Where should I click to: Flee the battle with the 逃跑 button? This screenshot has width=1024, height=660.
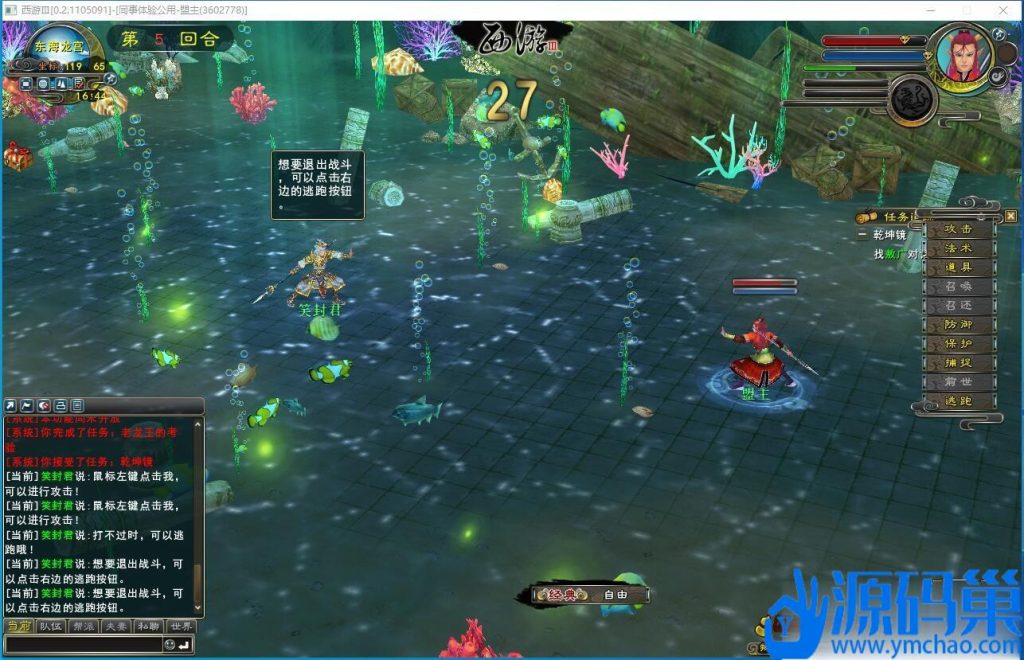click(958, 401)
